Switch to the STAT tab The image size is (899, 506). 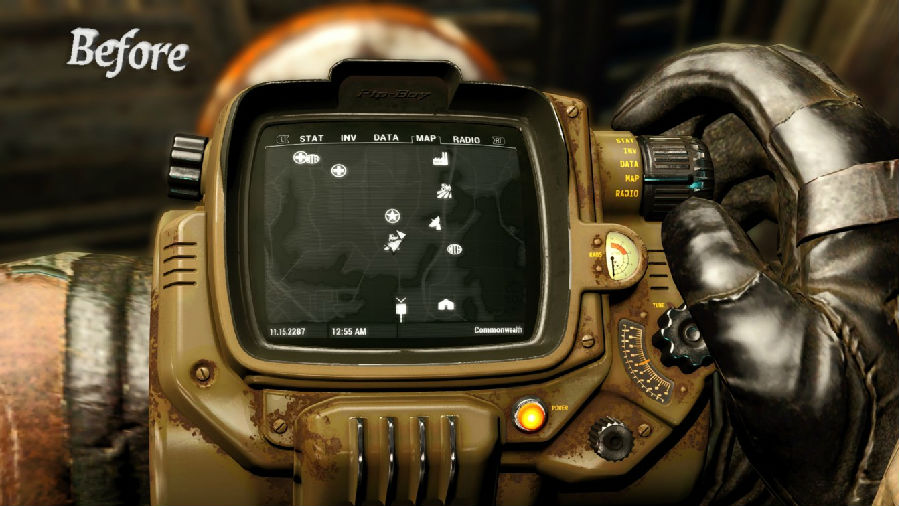312,138
